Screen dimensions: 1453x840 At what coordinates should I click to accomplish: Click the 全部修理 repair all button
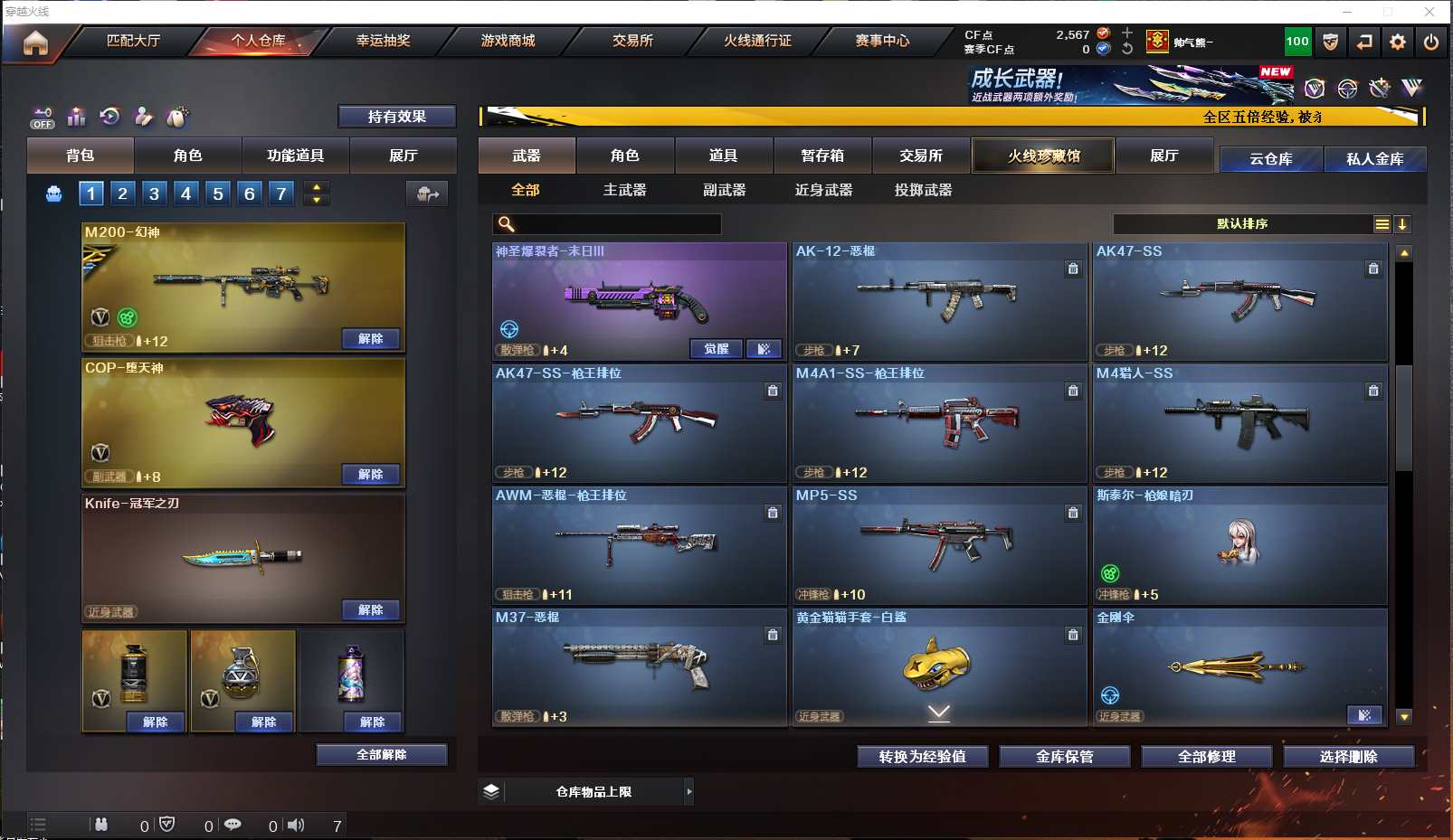[1206, 757]
